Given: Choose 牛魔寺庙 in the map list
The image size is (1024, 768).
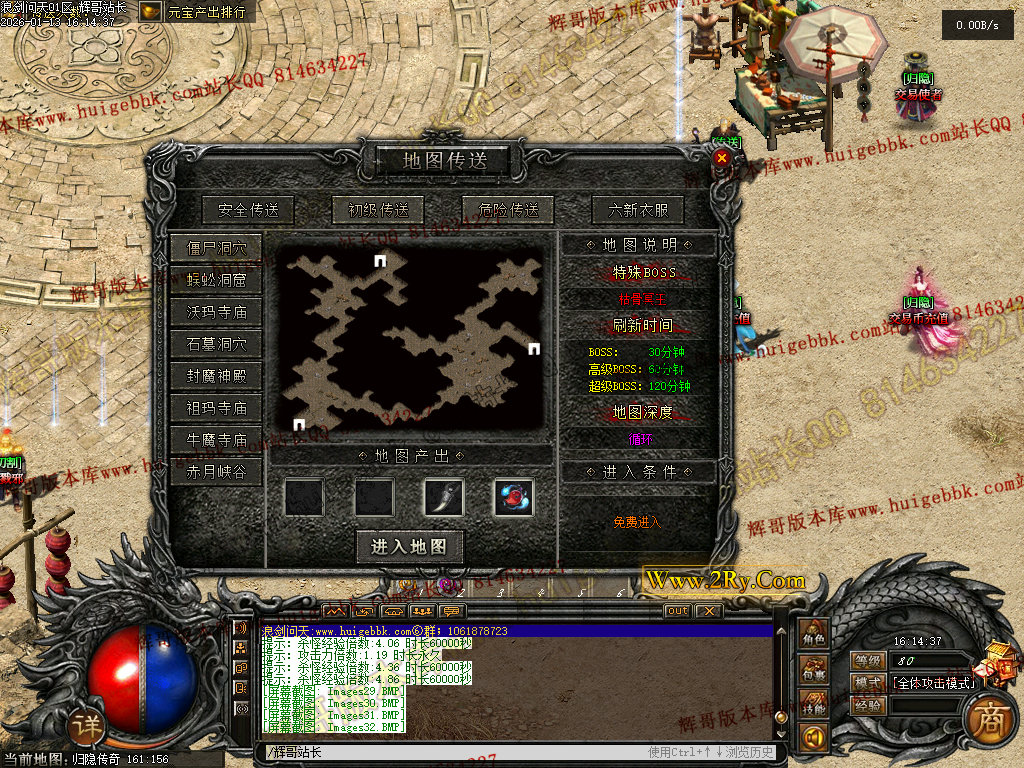Looking at the screenshot, I should (216, 439).
